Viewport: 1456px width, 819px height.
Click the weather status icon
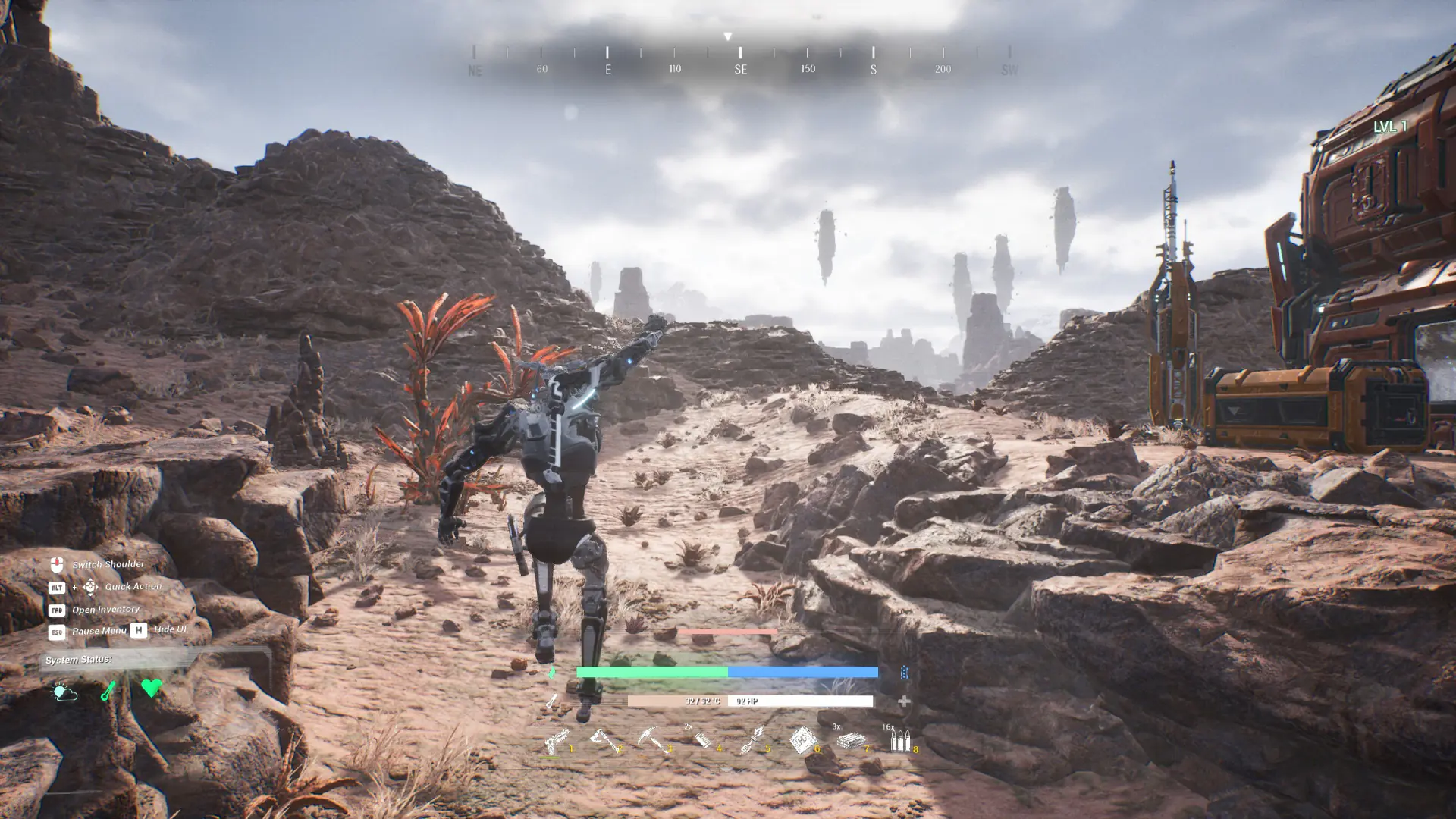tap(64, 691)
